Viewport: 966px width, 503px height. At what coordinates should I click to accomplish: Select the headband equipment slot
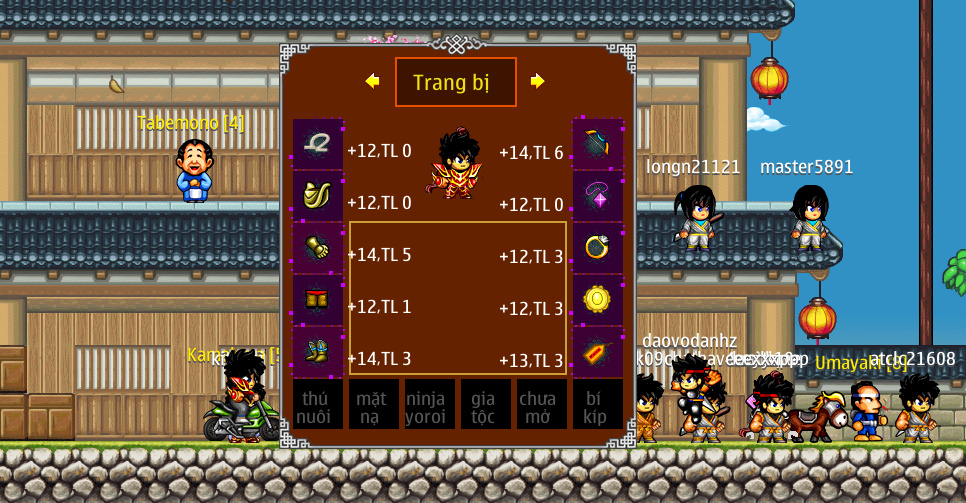click(318, 144)
